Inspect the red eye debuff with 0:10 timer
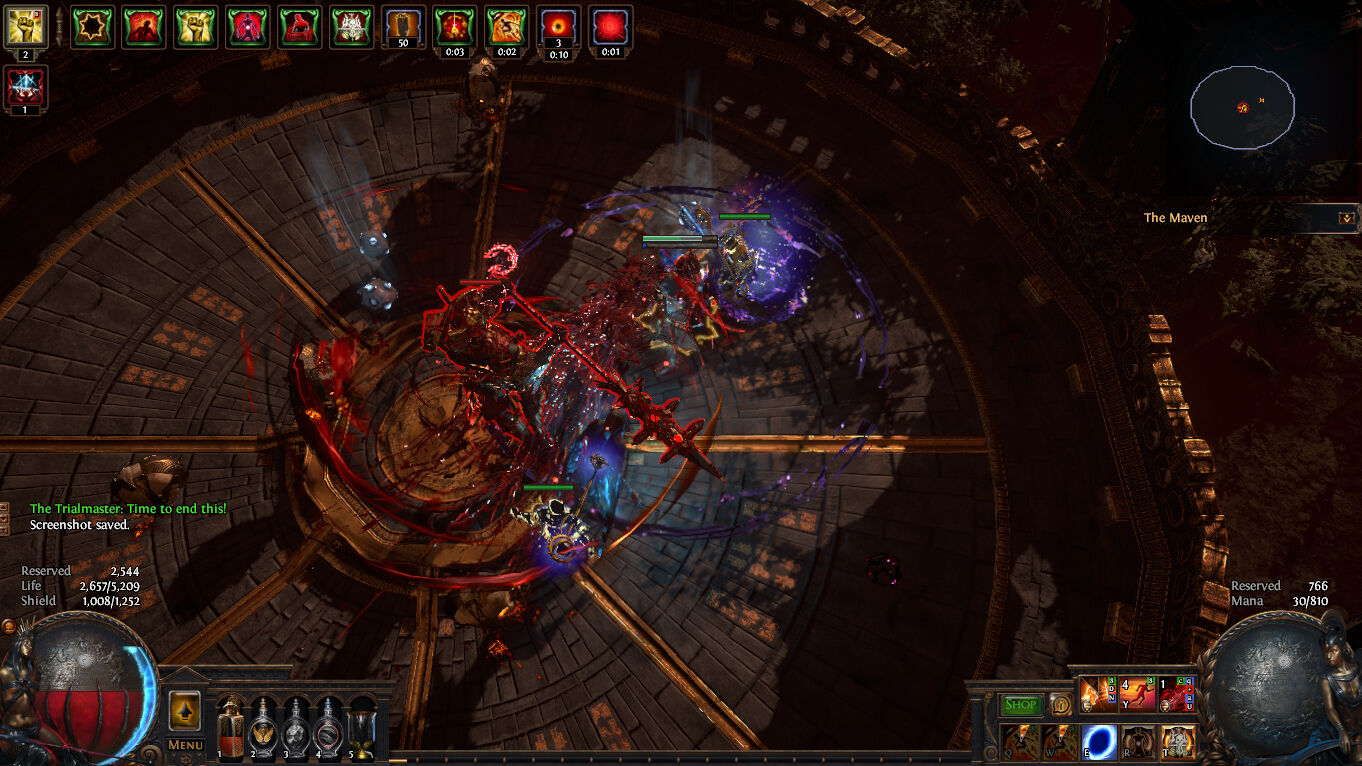The width and height of the screenshot is (1362, 766). click(x=559, y=26)
